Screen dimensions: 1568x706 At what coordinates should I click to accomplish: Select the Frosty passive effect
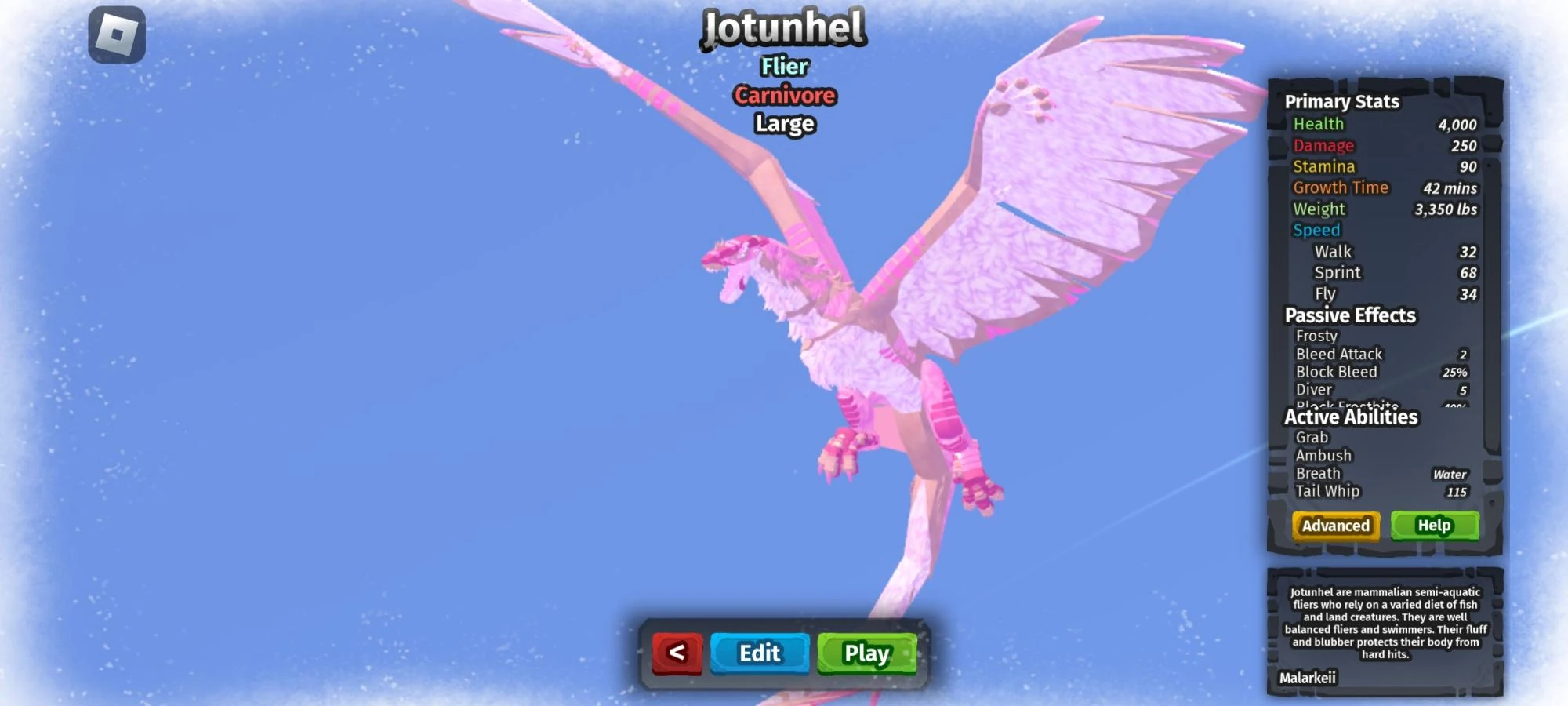(1316, 335)
